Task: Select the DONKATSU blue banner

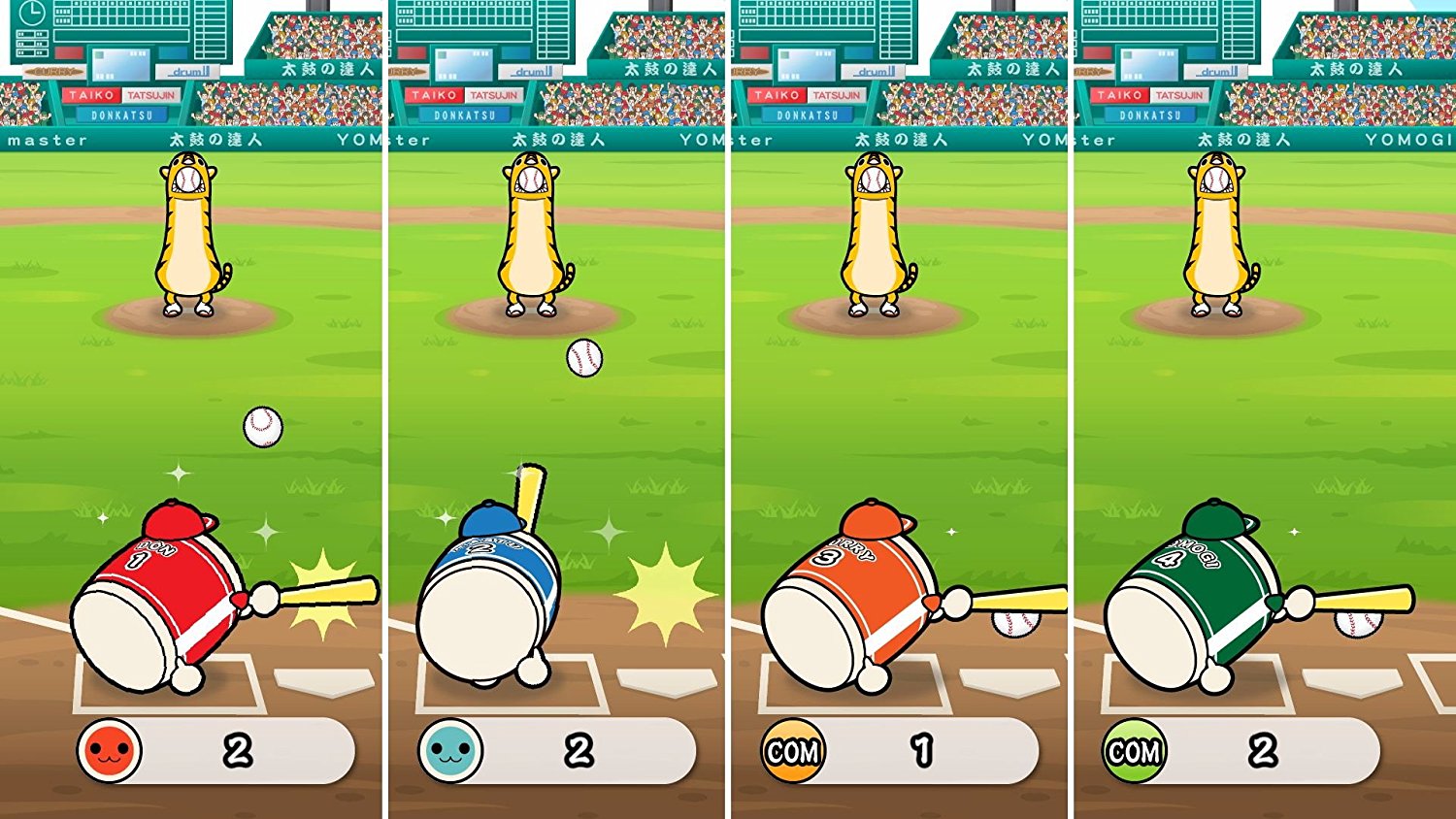Action: (121, 115)
